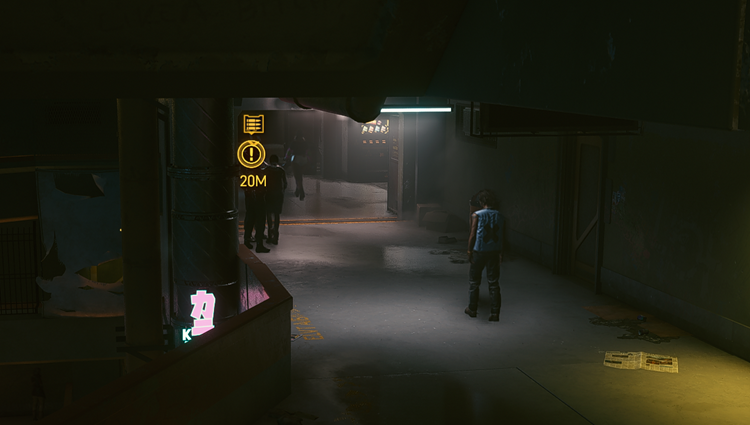Select the yellow exclamation objective marker
This screenshot has width=750, height=425.
click(252, 154)
